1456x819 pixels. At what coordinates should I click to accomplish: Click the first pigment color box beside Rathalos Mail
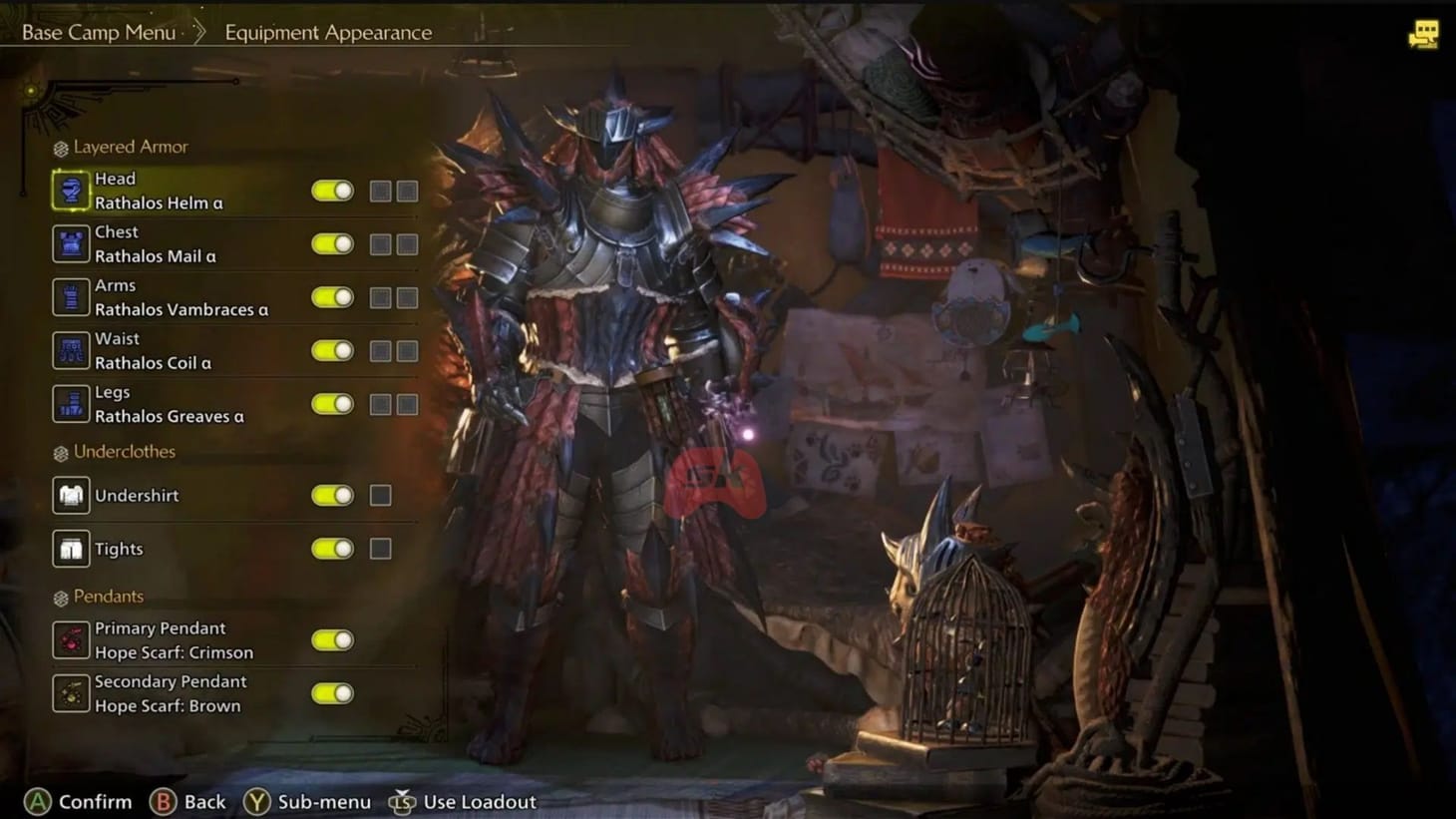point(380,243)
